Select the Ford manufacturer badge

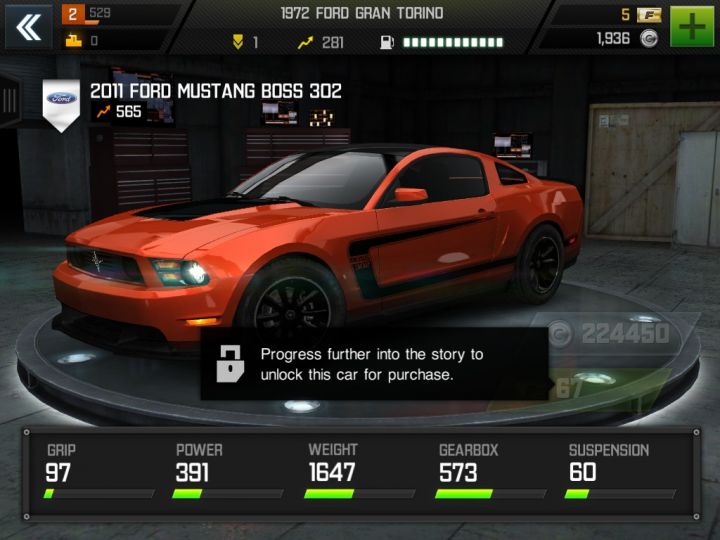(61, 101)
